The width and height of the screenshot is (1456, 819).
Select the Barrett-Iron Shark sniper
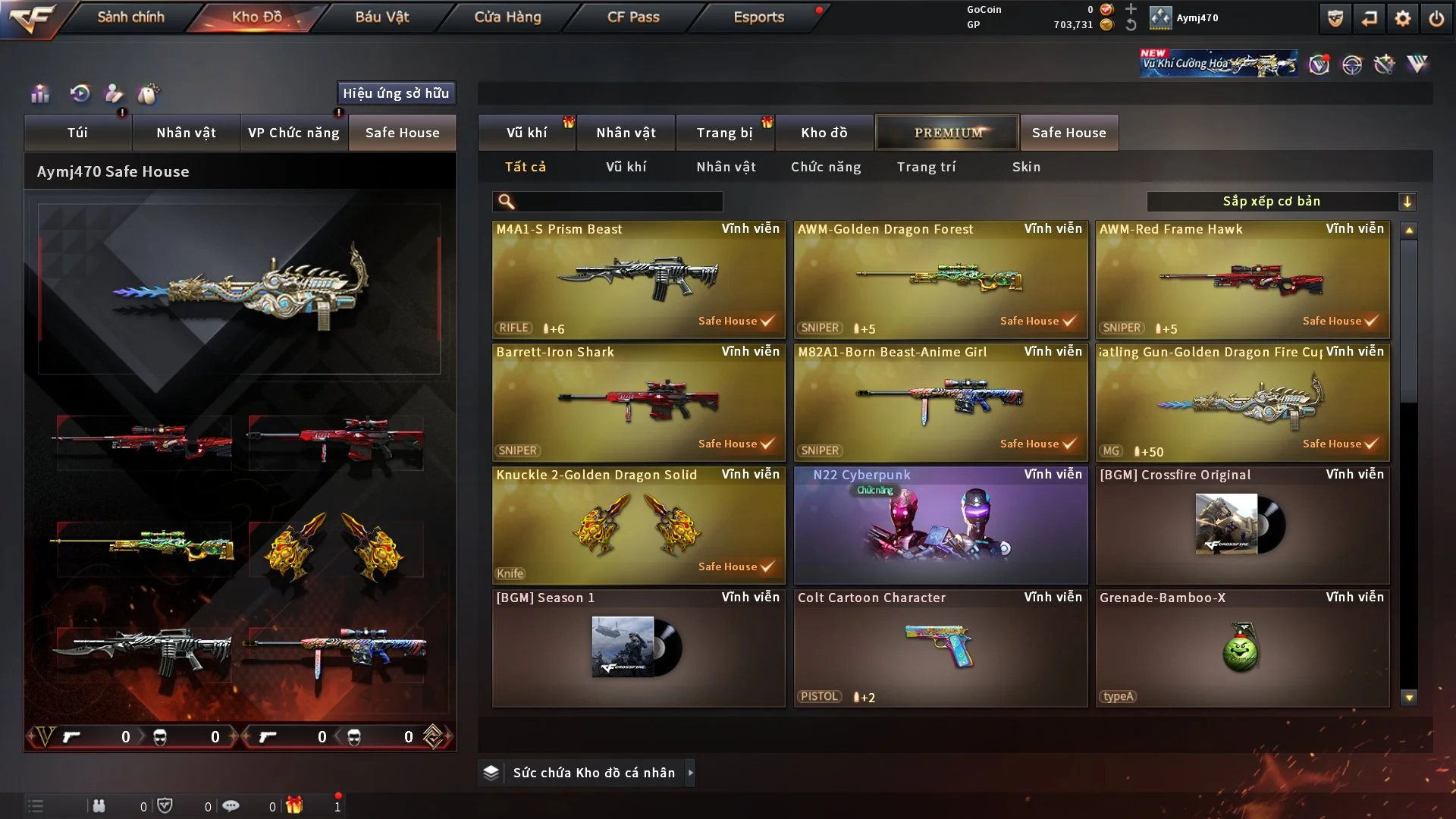[x=638, y=403]
